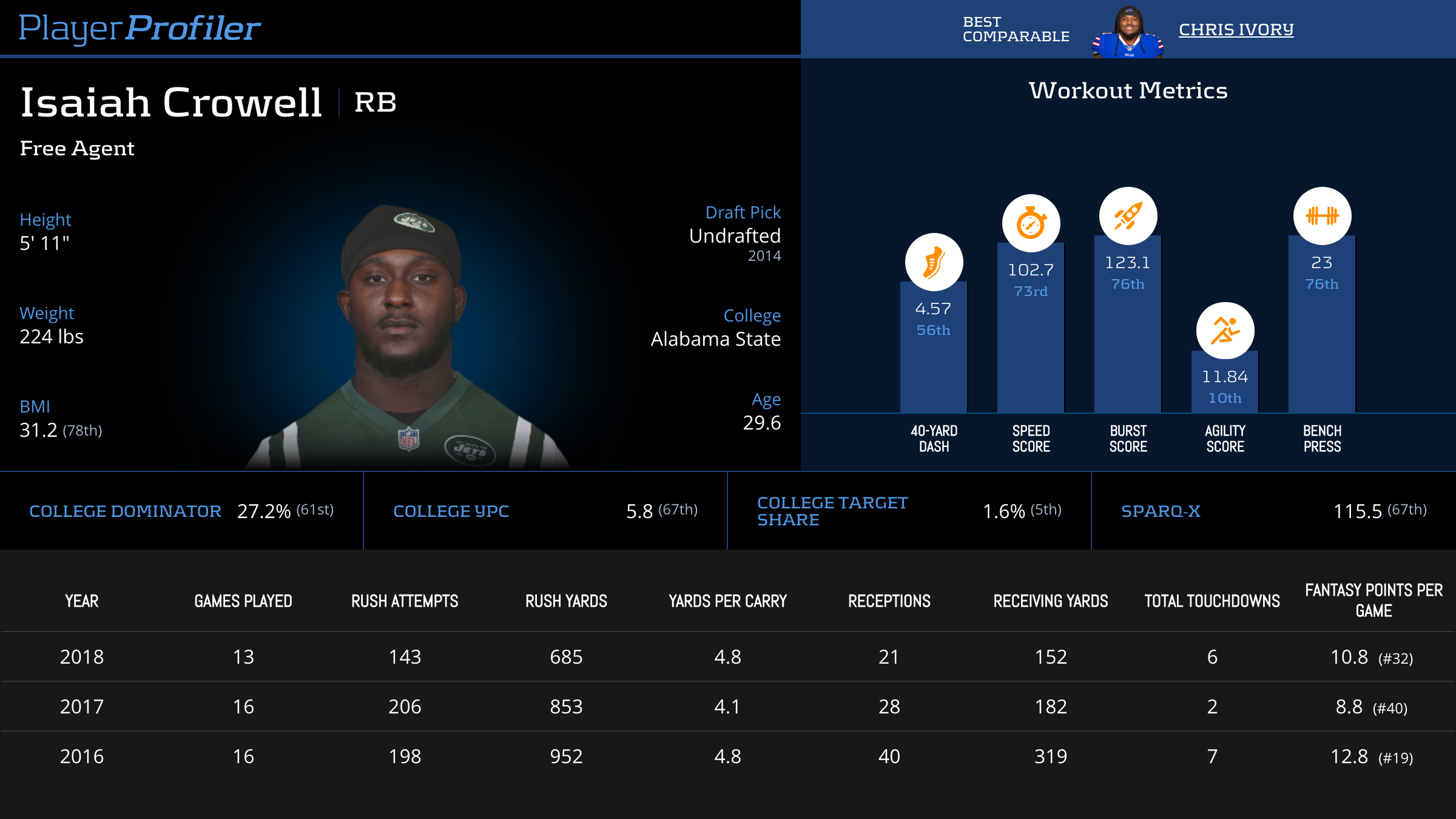Select the SPARQ-x metric label
The height and width of the screenshot is (819, 1456).
[x=1161, y=511]
